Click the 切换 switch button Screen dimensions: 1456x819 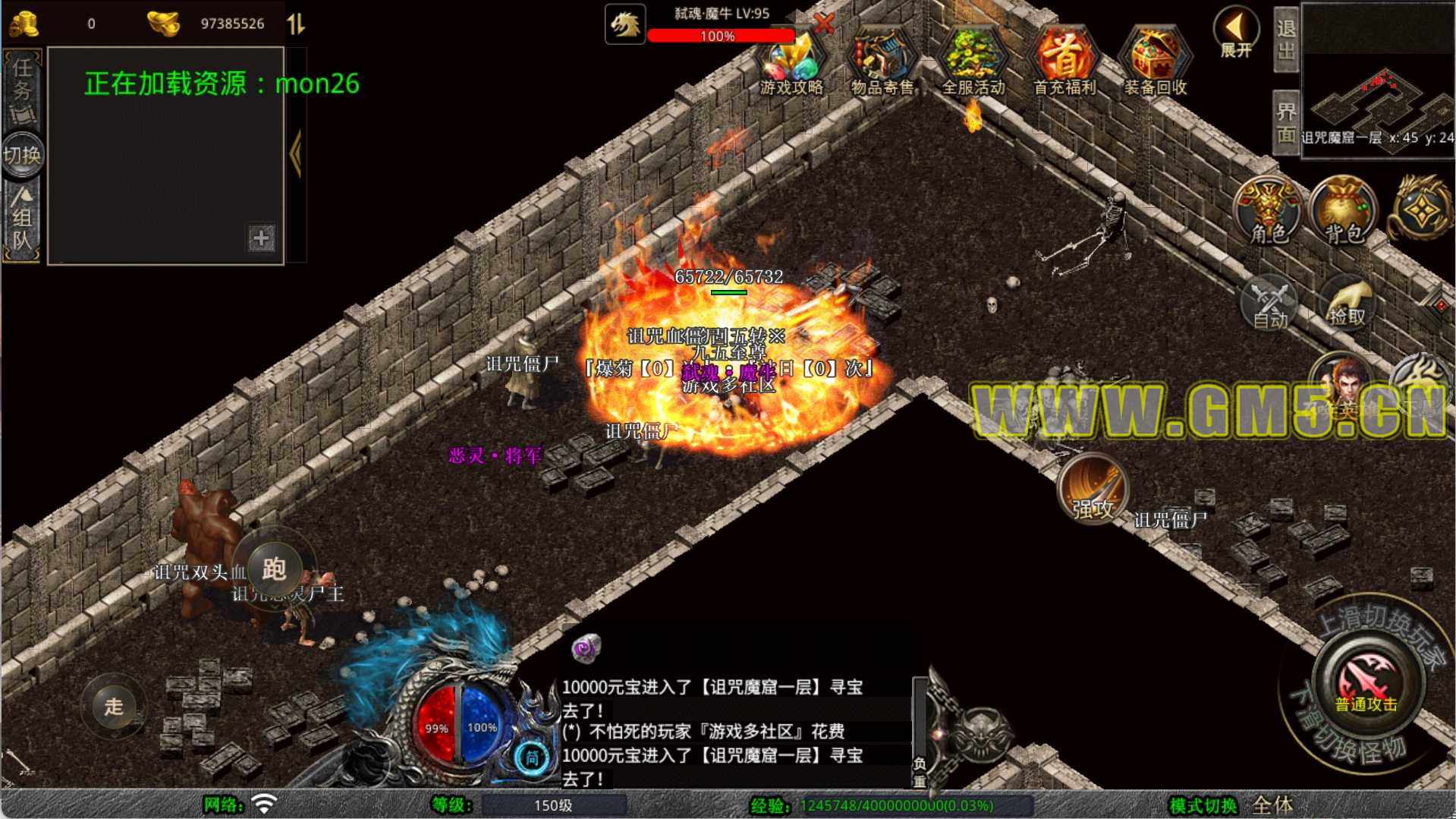point(22,156)
